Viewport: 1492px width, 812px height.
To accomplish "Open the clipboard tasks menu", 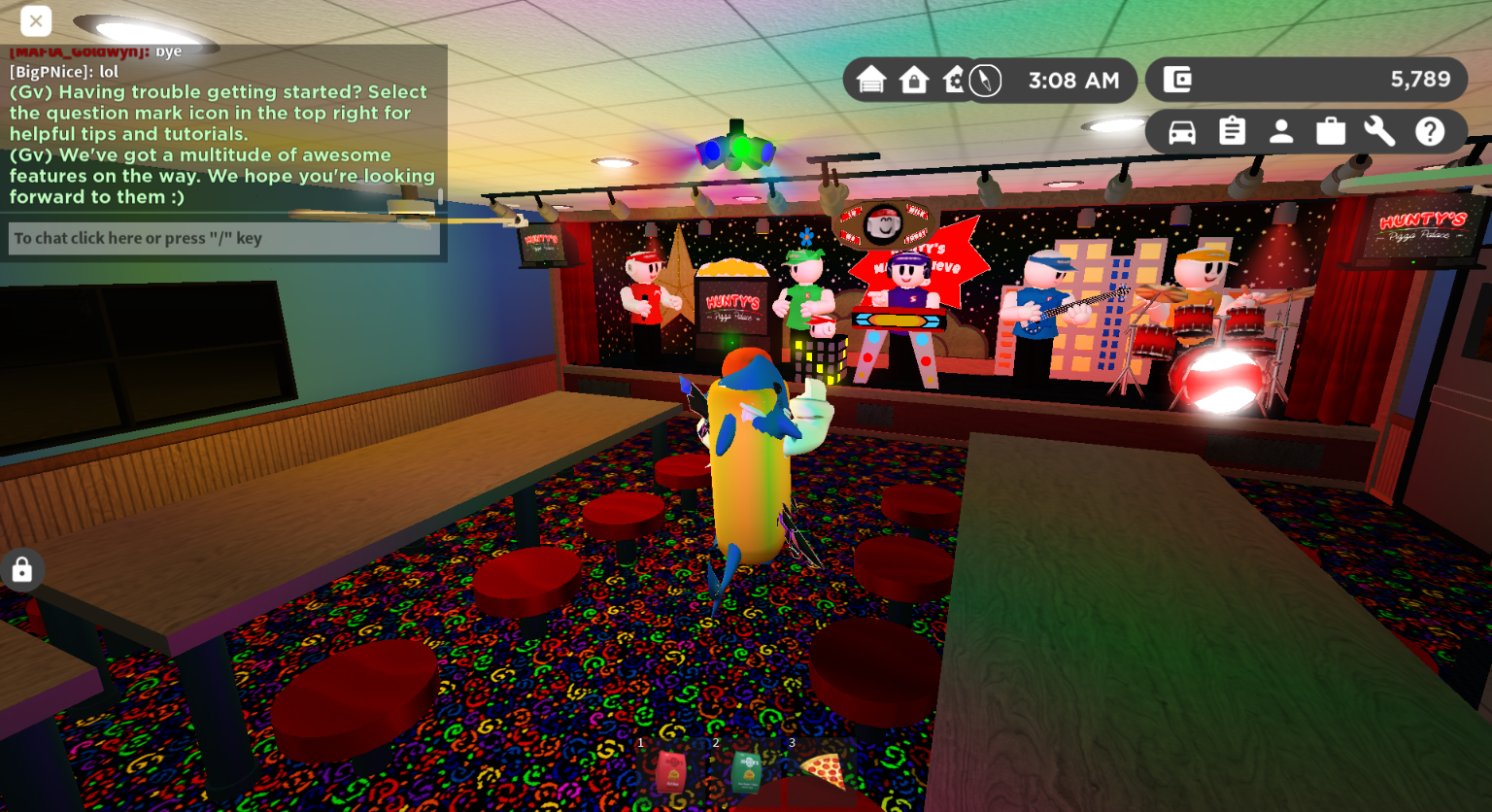I will pyautogui.click(x=1232, y=131).
